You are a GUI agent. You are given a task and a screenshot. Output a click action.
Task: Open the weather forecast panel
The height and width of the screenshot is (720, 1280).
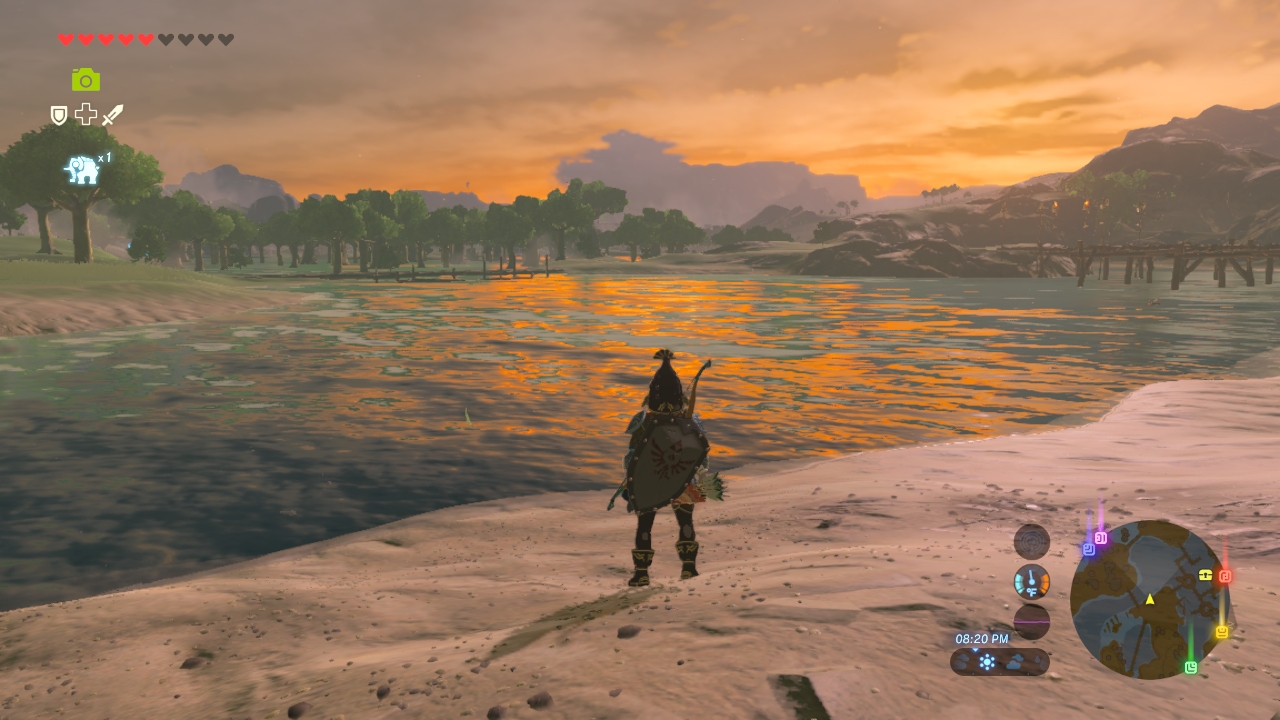click(x=999, y=661)
